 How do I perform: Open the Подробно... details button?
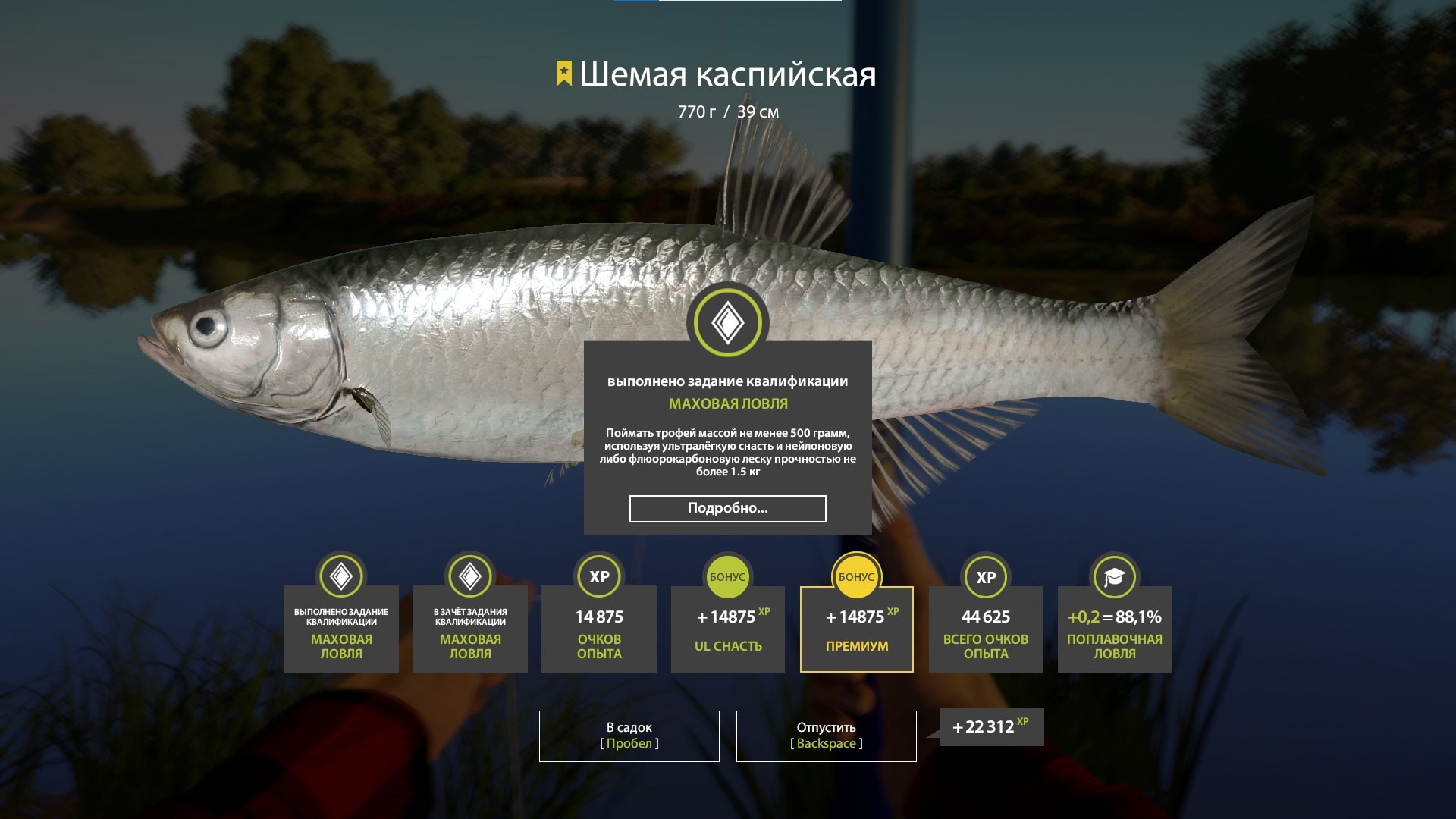click(727, 508)
